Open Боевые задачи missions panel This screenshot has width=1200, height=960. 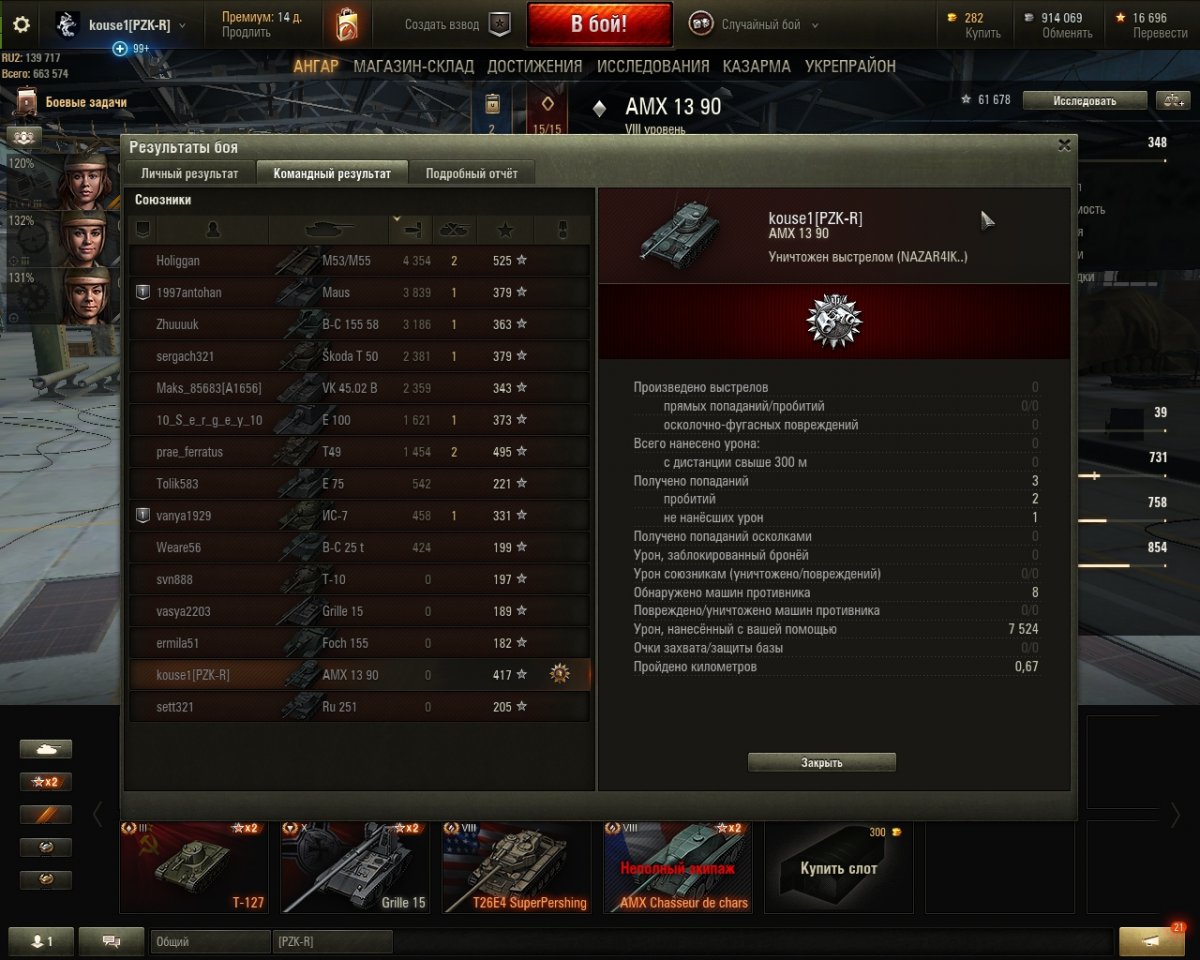[x=85, y=102]
